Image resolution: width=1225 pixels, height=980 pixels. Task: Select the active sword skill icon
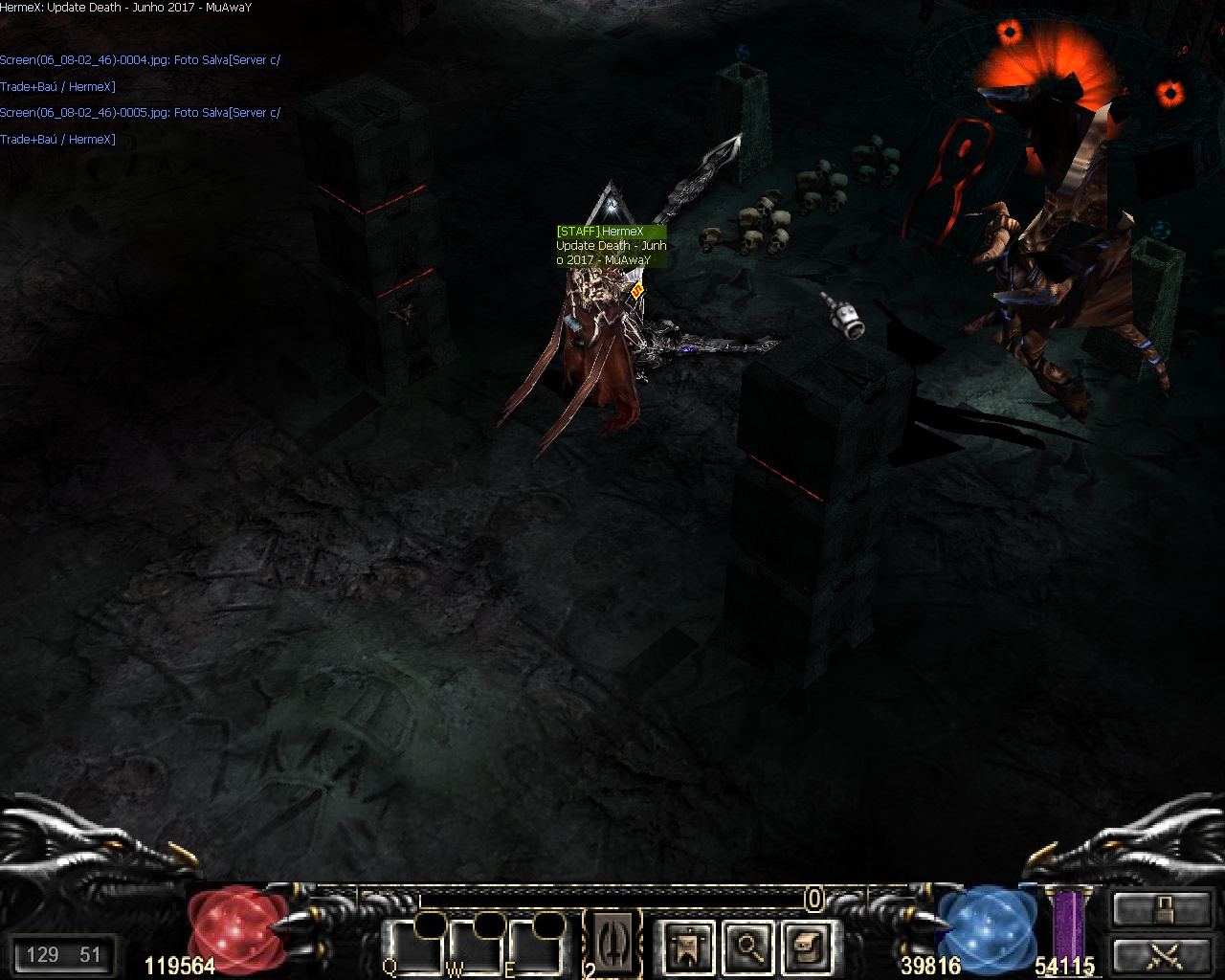612,941
